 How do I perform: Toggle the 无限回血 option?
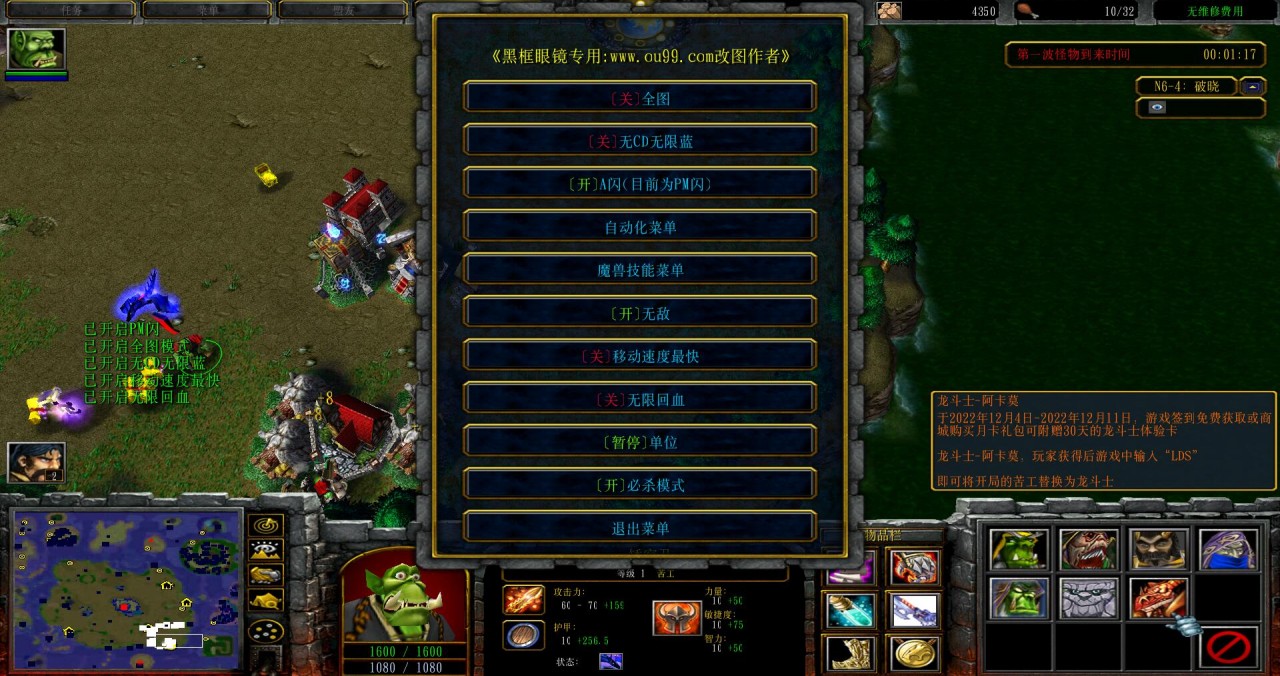[x=640, y=399]
